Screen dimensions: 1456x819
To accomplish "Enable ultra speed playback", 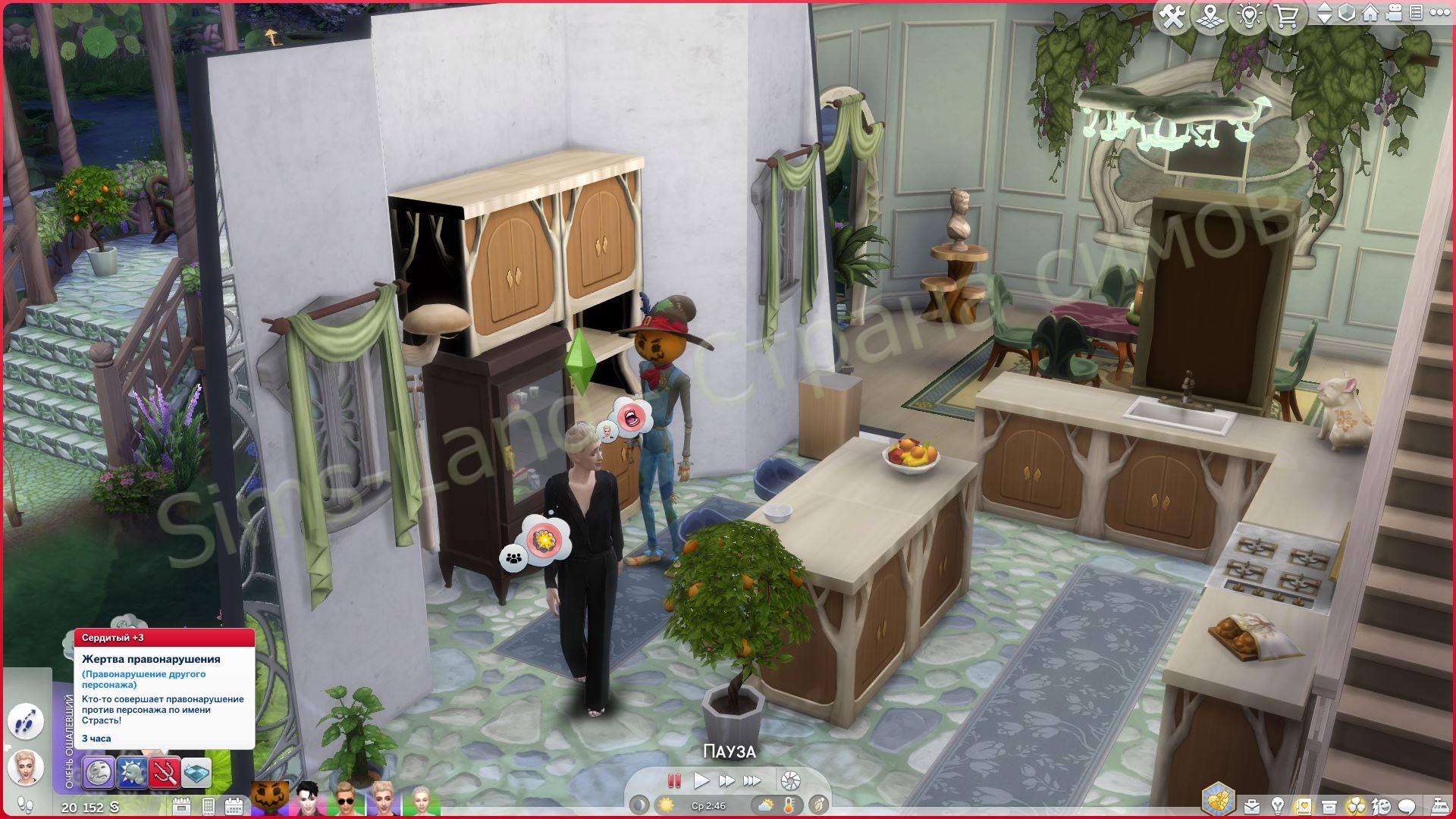I will pos(753,780).
